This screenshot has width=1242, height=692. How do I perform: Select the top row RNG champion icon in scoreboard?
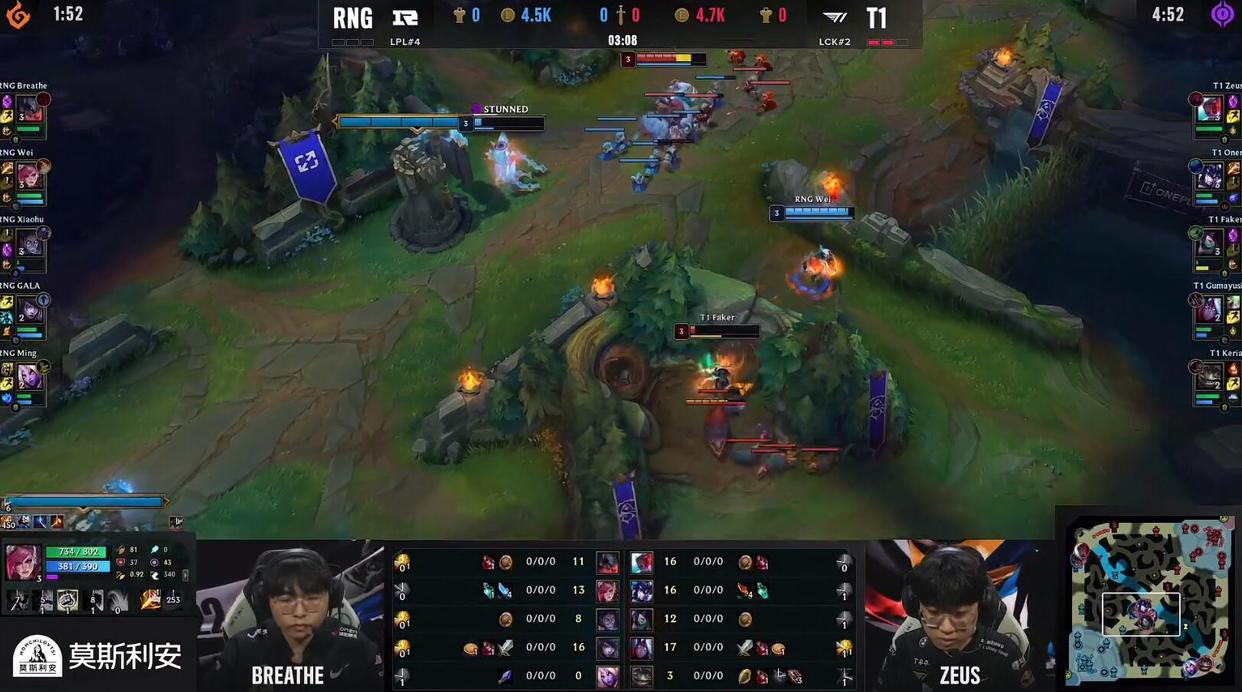click(x=607, y=562)
